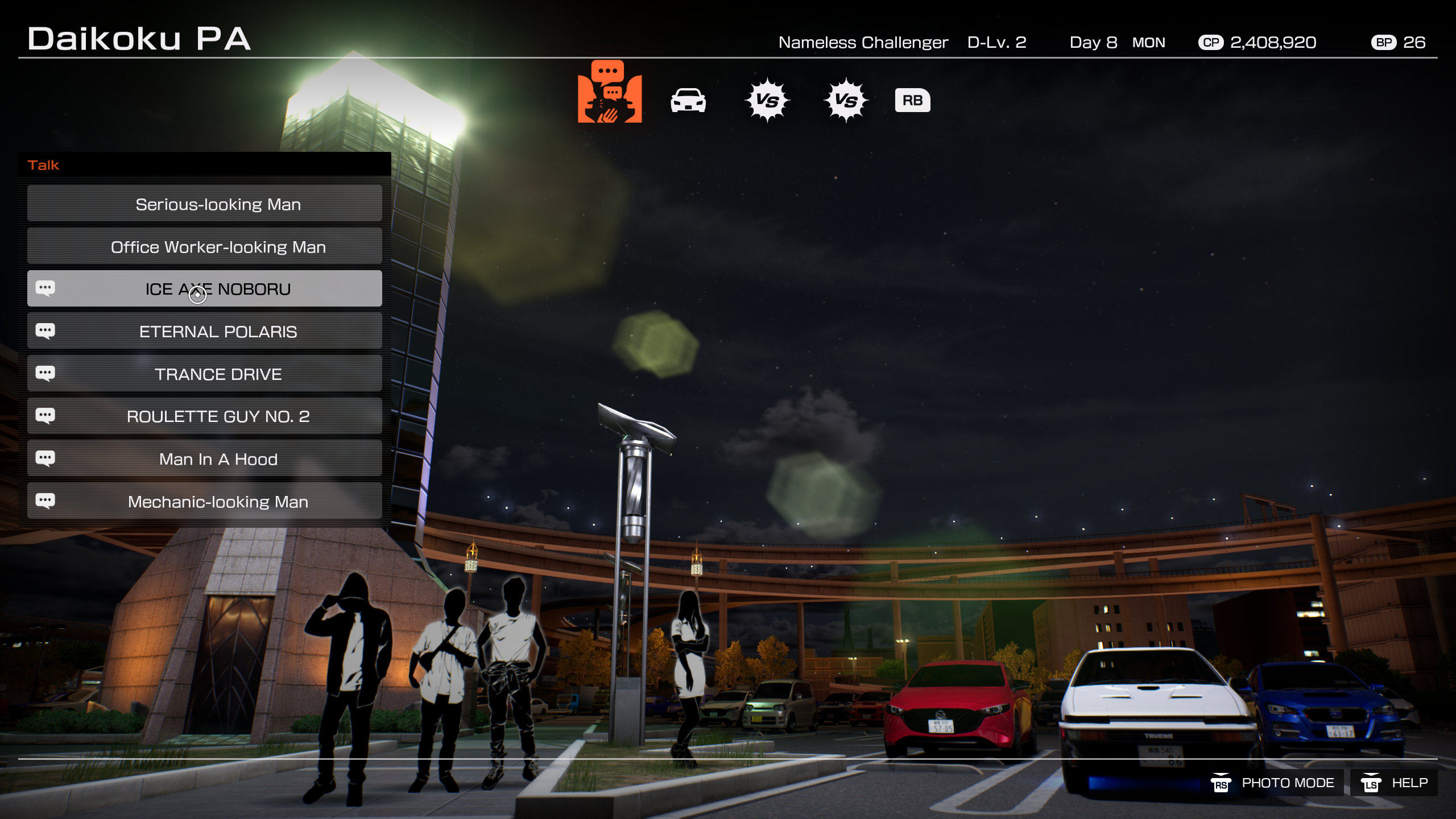This screenshot has height=819, width=1456.
Task: Show the HELP screen
Action: [1395, 783]
